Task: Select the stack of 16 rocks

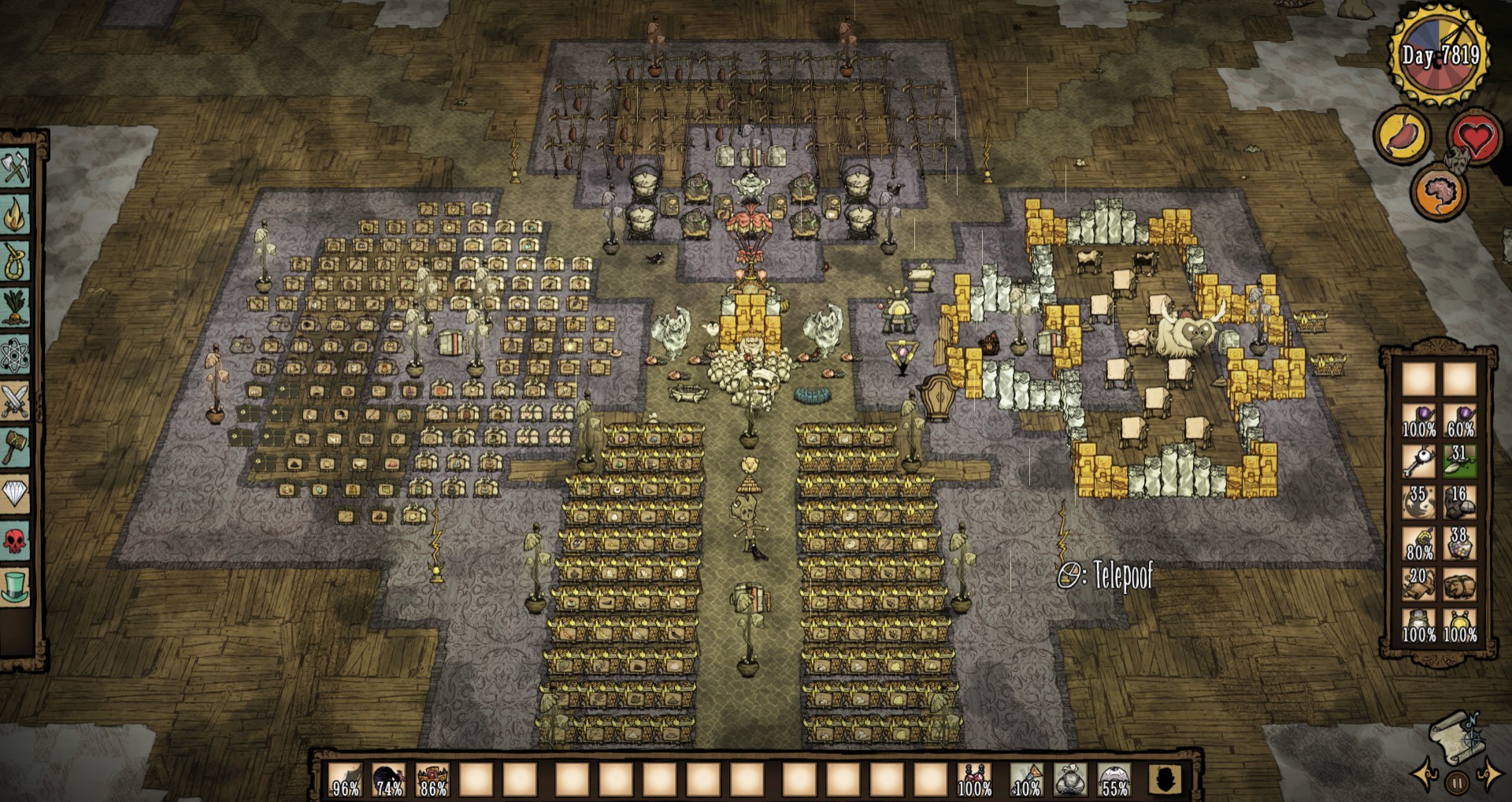Action: point(1459,502)
